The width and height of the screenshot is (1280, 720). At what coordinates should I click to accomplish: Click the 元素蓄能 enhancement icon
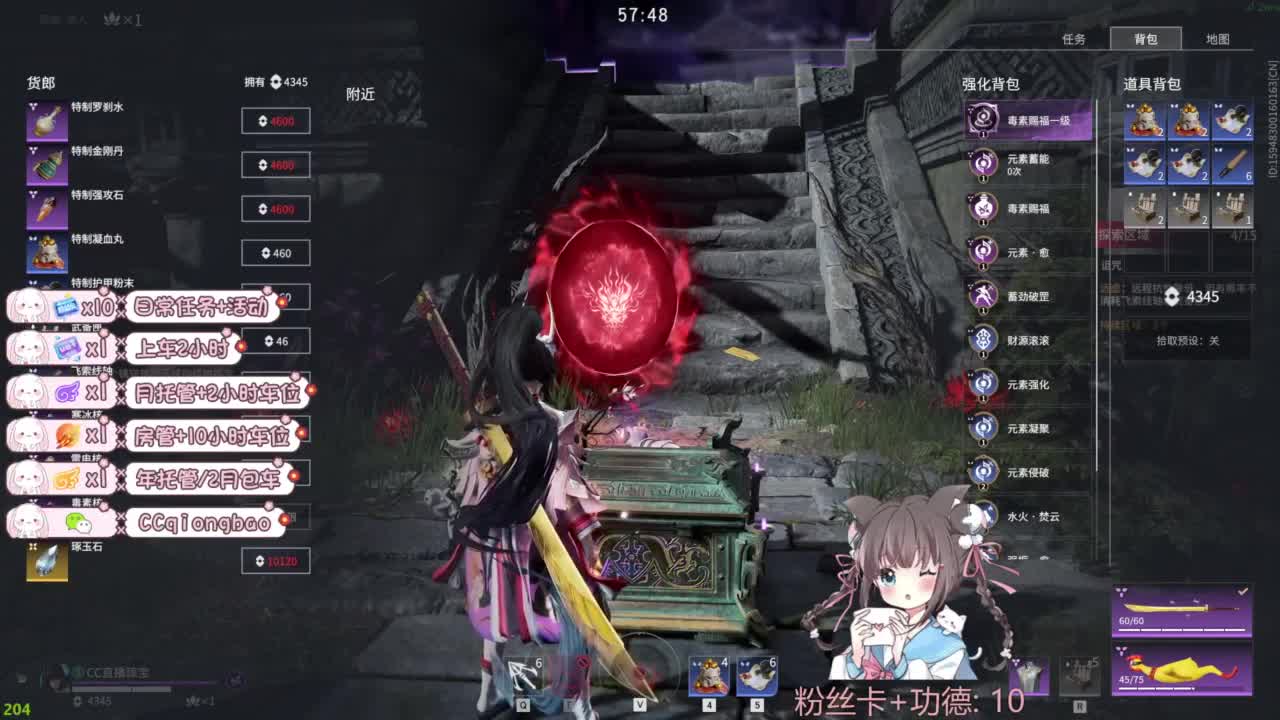click(985, 164)
